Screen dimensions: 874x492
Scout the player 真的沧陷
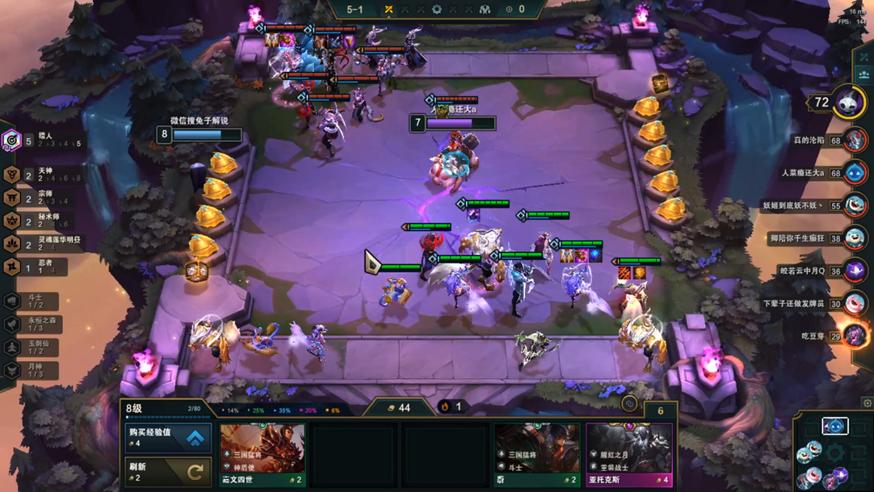click(853, 141)
